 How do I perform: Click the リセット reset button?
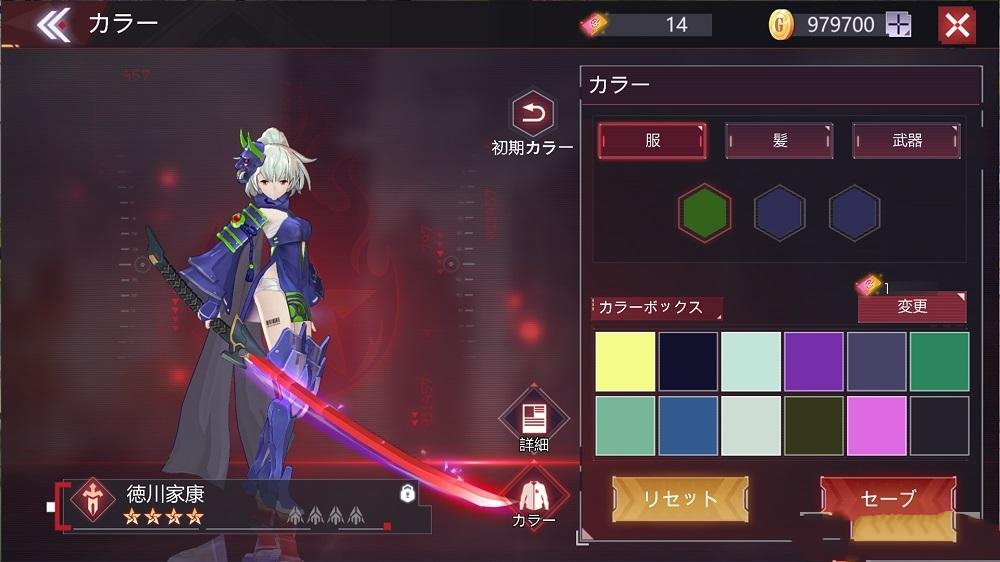click(x=680, y=499)
